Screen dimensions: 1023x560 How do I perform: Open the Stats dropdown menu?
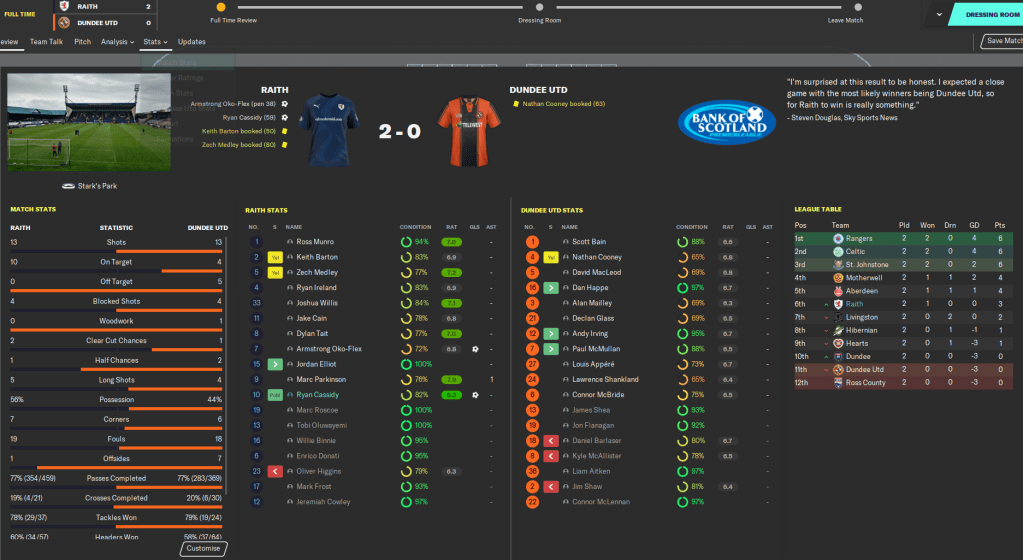(155, 42)
